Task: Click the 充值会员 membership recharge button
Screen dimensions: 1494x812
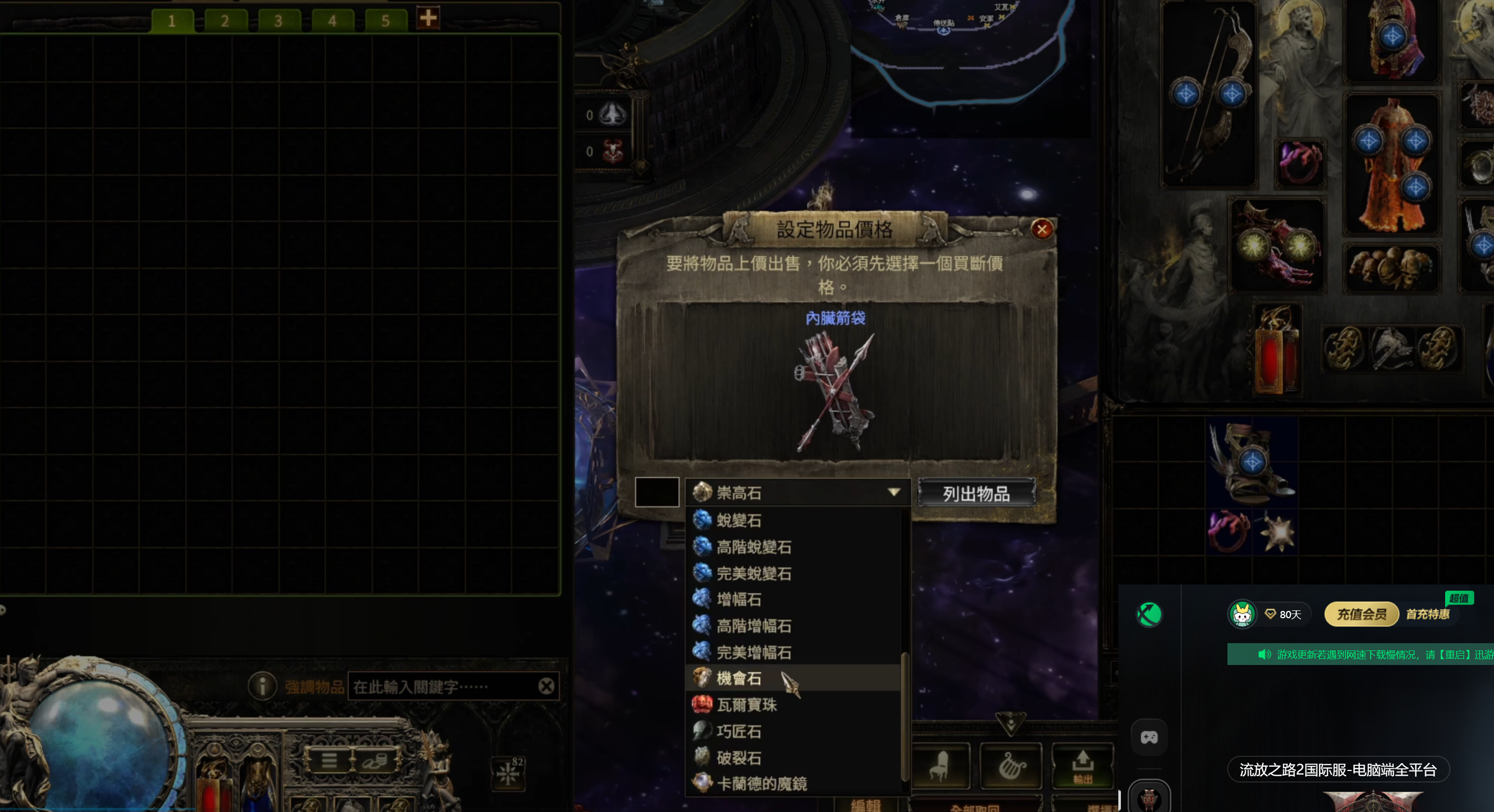Action: pyautogui.click(x=1360, y=614)
